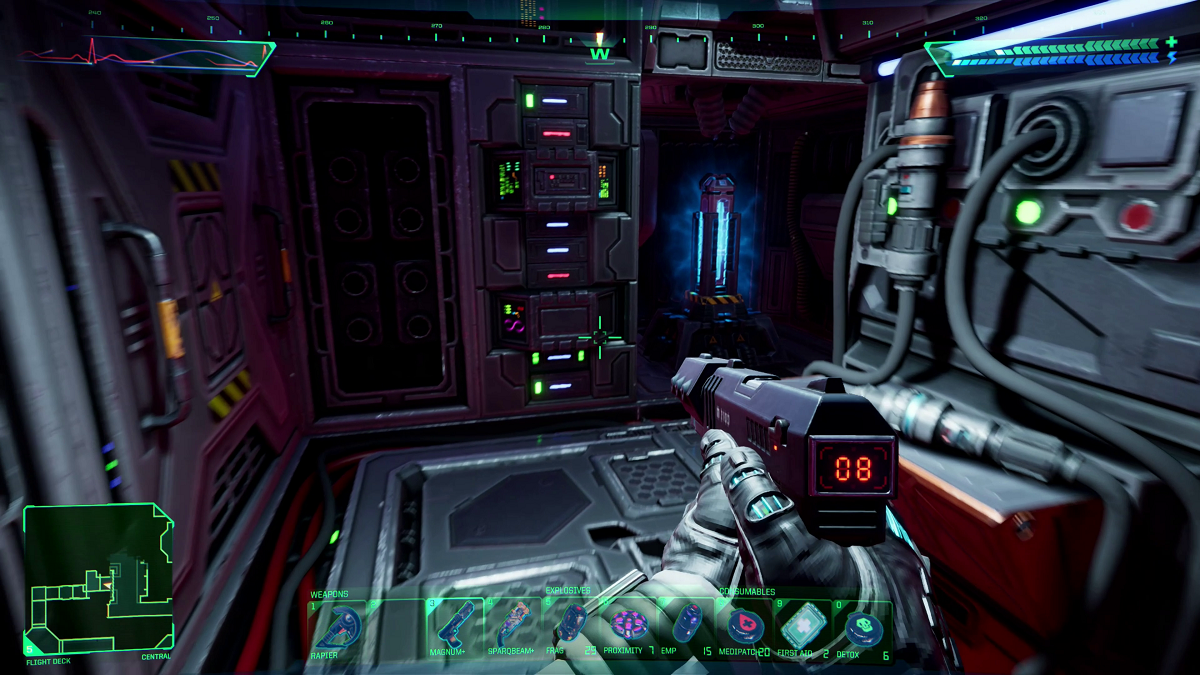This screenshot has width=1200, height=675.
Task: Activate the Detox patch slot
Action: [861, 627]
